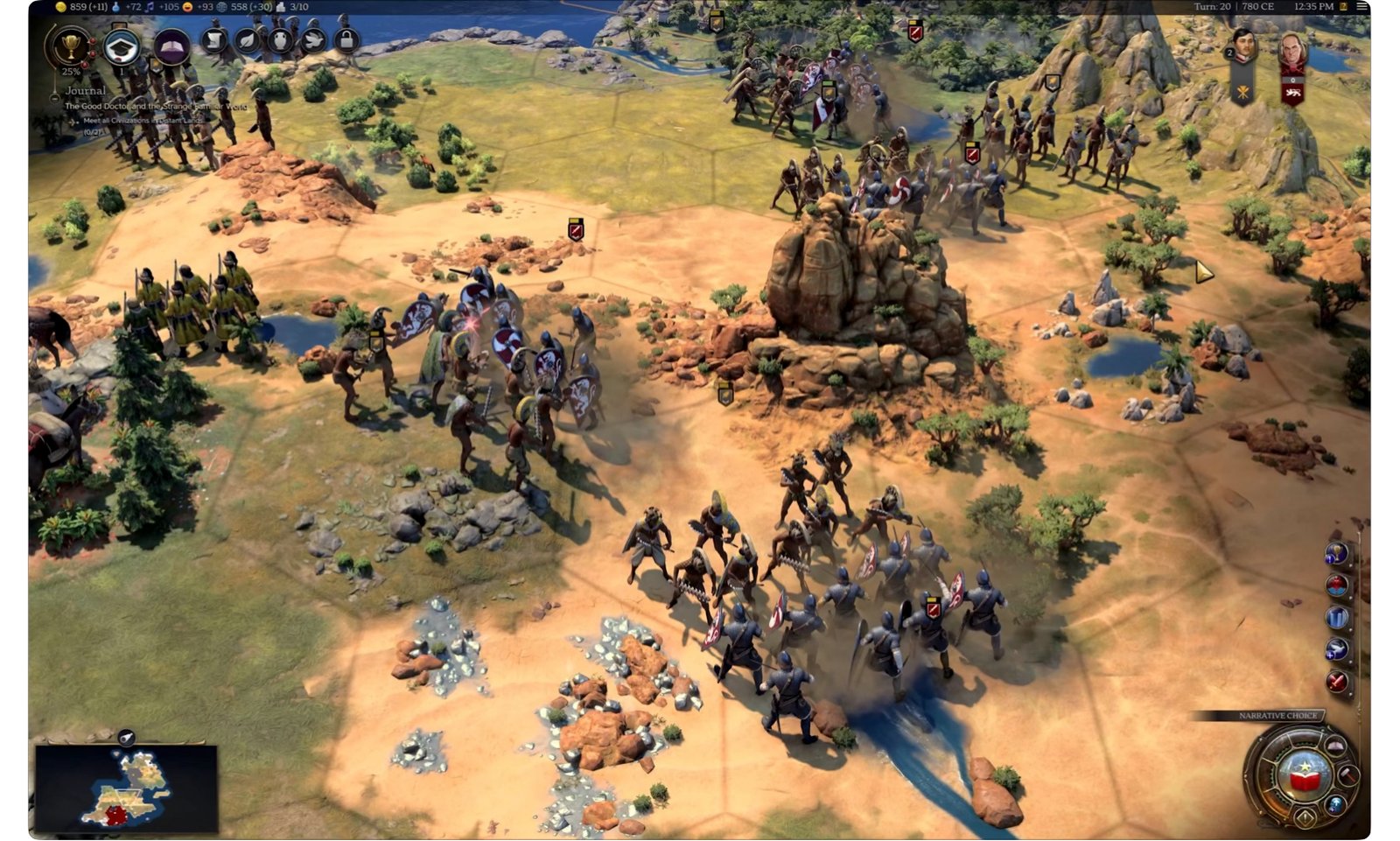Select the dove-with-plus diplomacy action icon

1334,648
